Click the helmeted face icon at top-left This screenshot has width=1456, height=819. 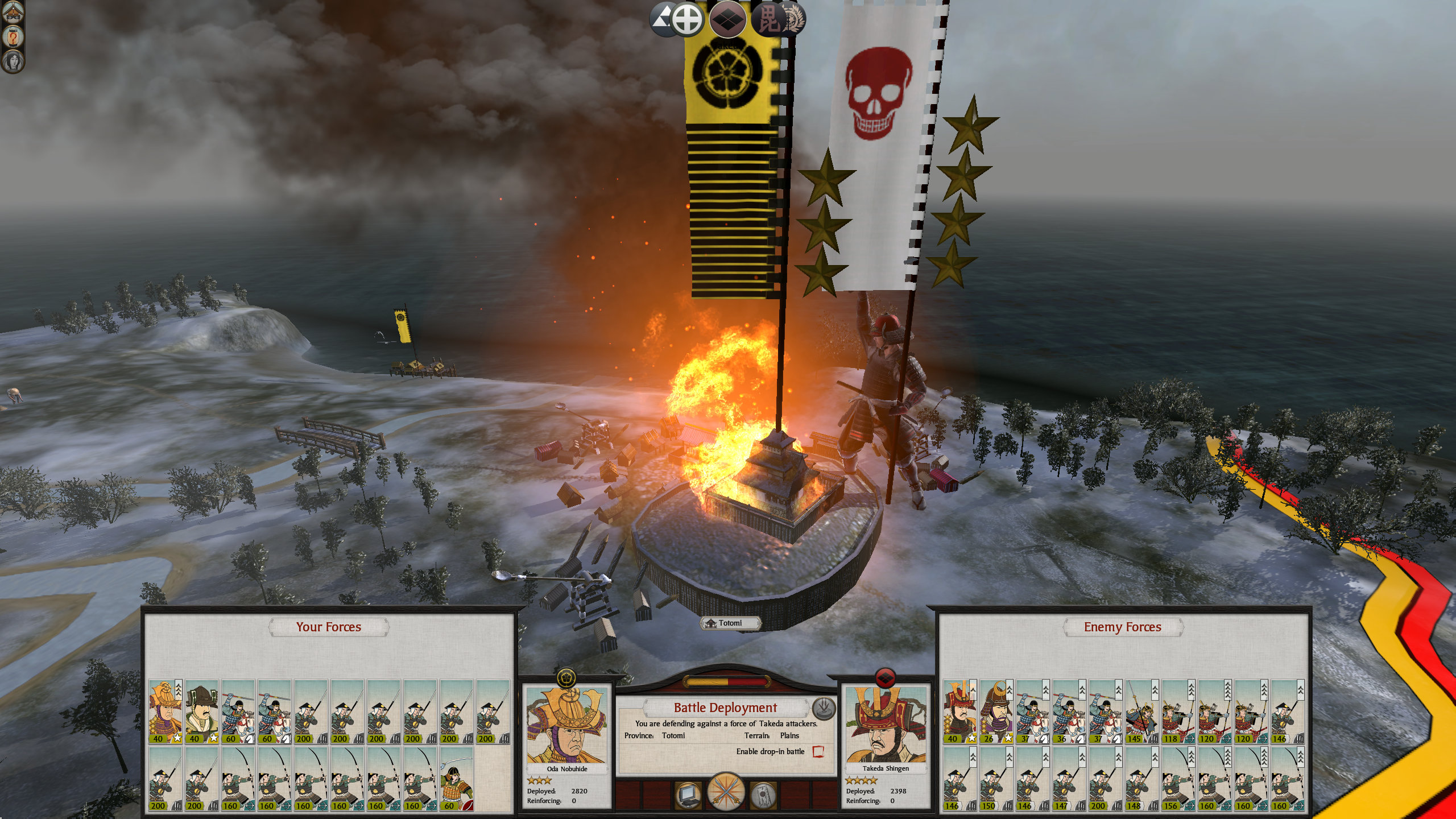13,13
